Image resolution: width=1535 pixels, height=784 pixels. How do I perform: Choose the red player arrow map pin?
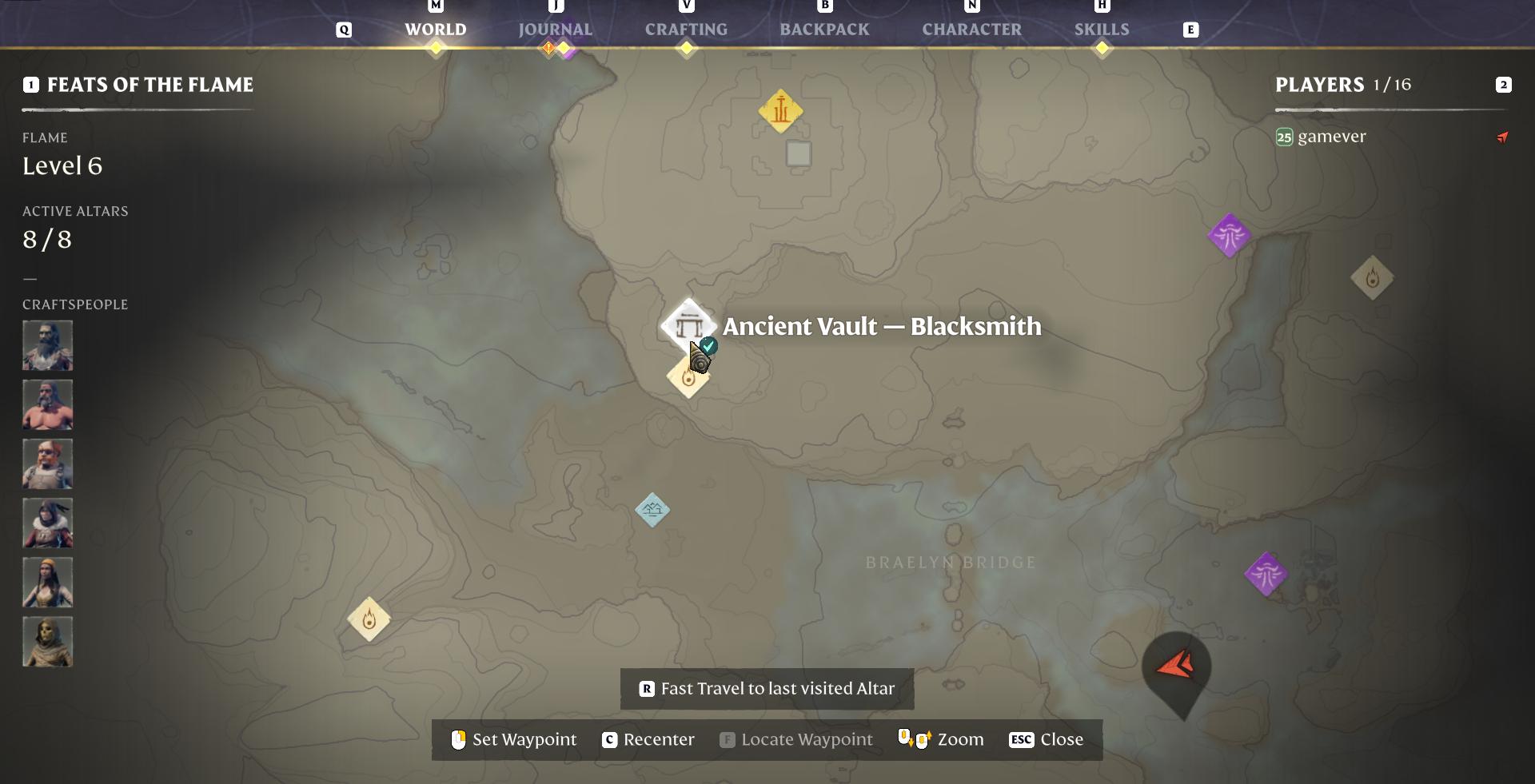(x=1175, y=667)
